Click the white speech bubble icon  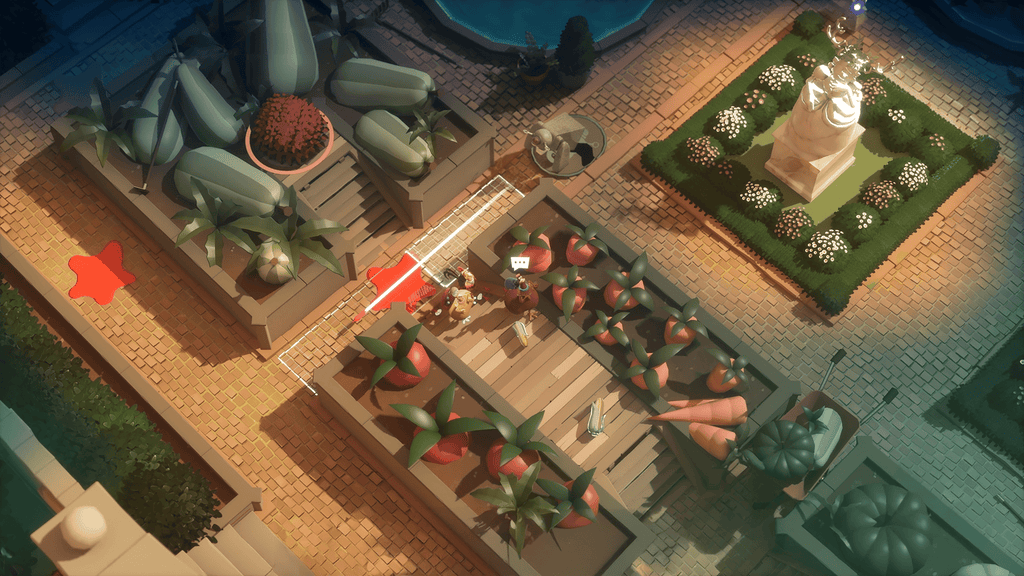pyautogui.click(x=519, y=262)
